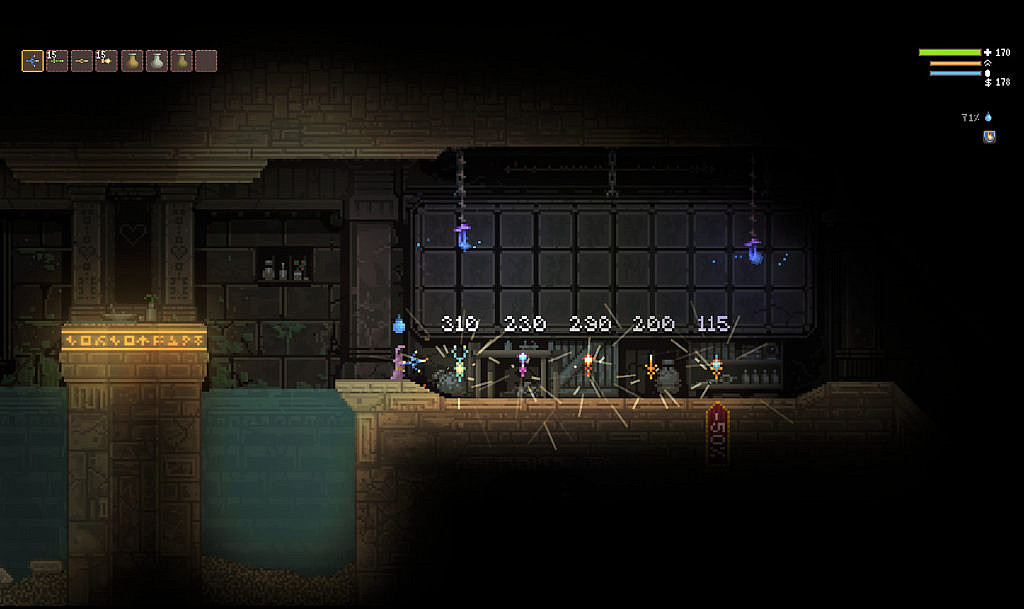Select the pale grey potion flask
Screen dimensions: 1024x609
[x=156, y=61]
